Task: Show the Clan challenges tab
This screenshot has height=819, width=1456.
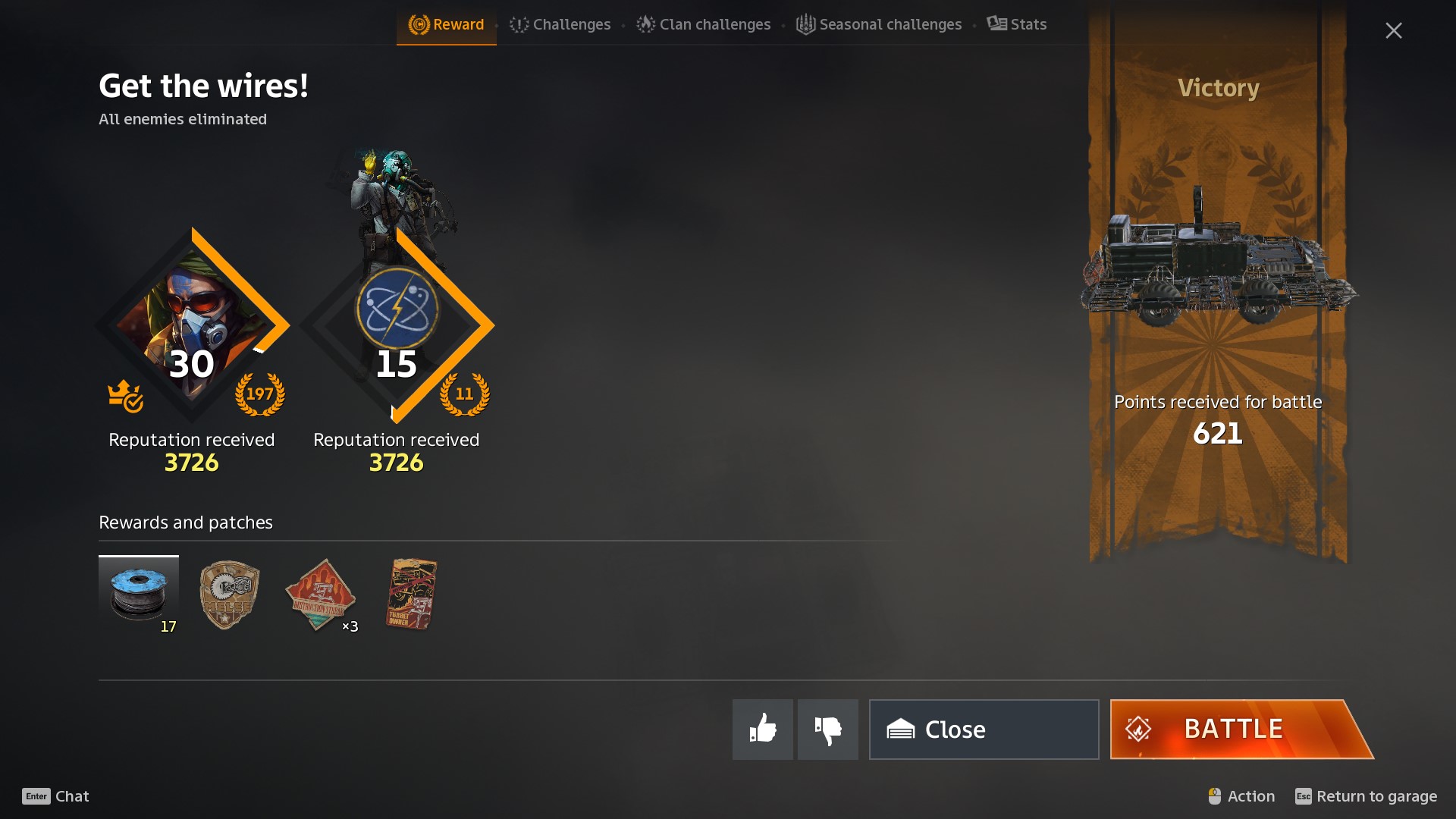Action: pyautogui.click(x=704, y=24)
